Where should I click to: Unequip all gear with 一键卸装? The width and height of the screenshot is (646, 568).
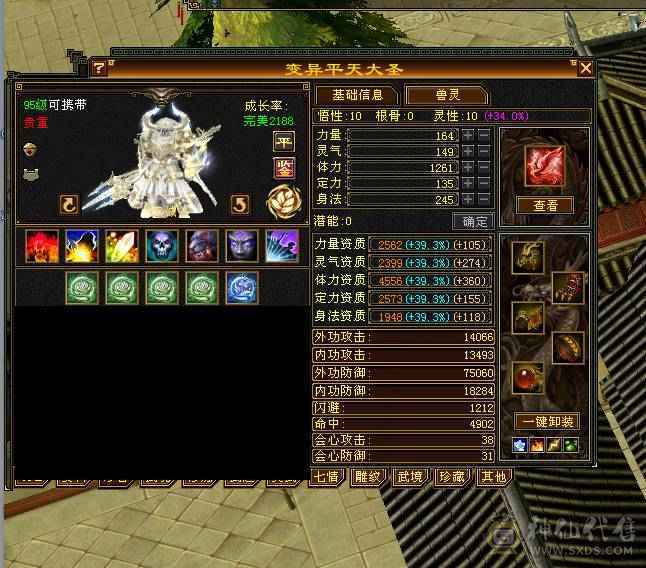[x=545, y=421]
